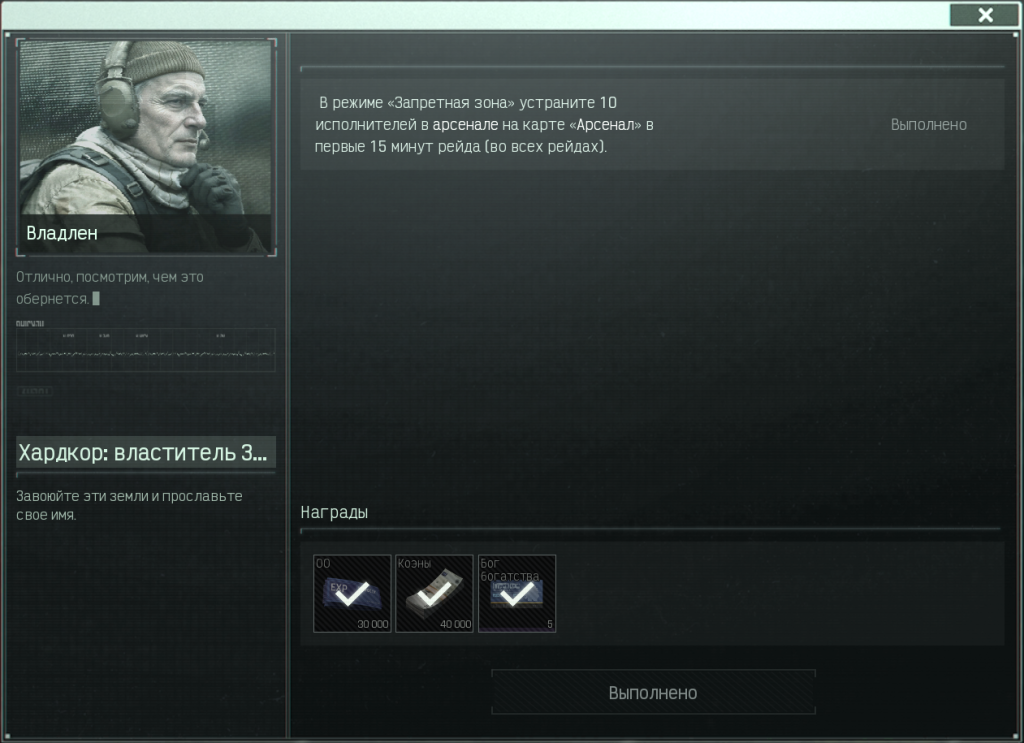The height and width of the screenshot is (743, 1024).
Task: Select the Коэны 40 000 reward tile
Action: pyautogui.click(x=434, y=594)
